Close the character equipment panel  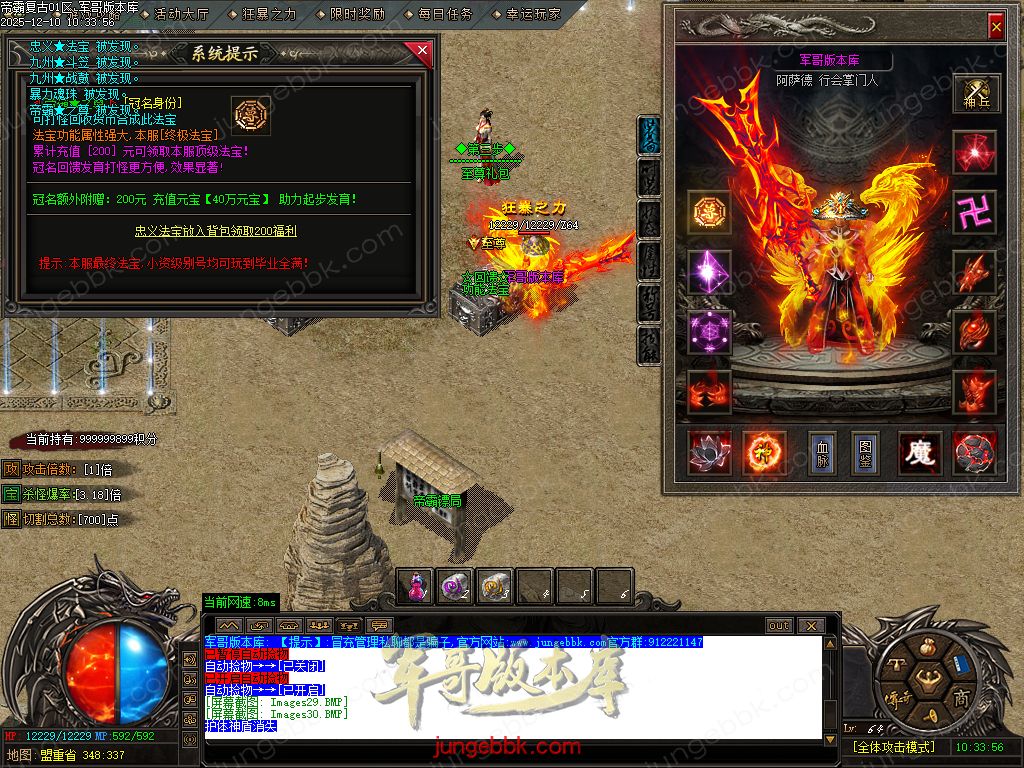coord(995,27)
